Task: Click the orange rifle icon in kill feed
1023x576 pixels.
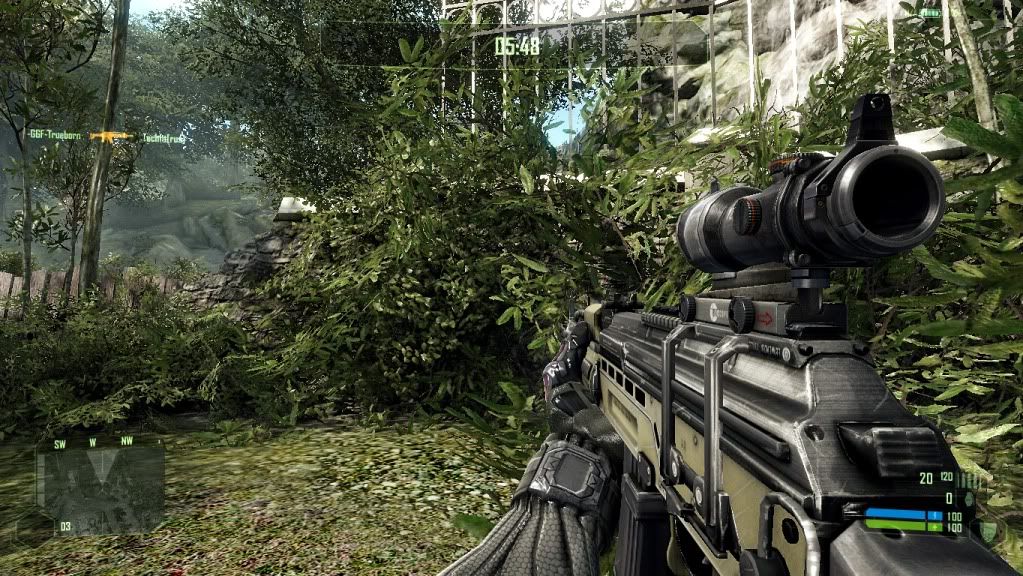Action: point(111,136)
